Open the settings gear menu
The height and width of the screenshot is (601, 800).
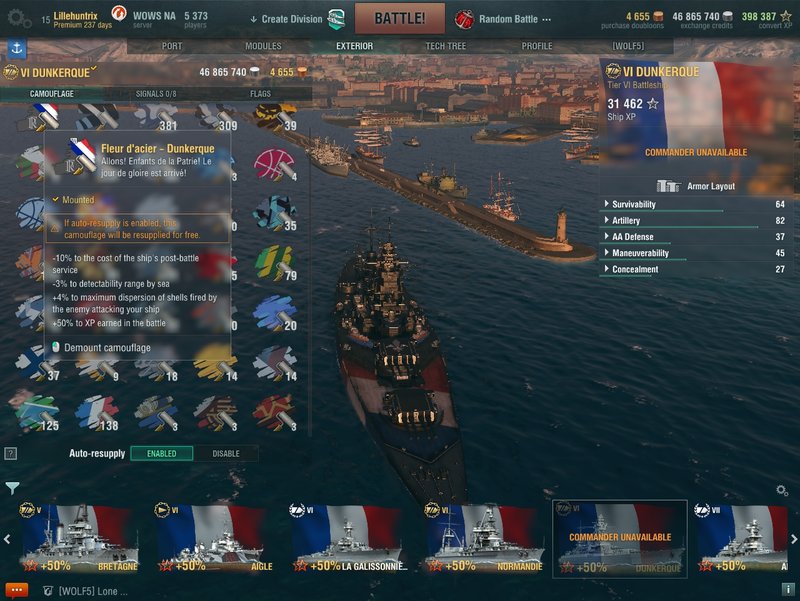[x=18, y=18]
